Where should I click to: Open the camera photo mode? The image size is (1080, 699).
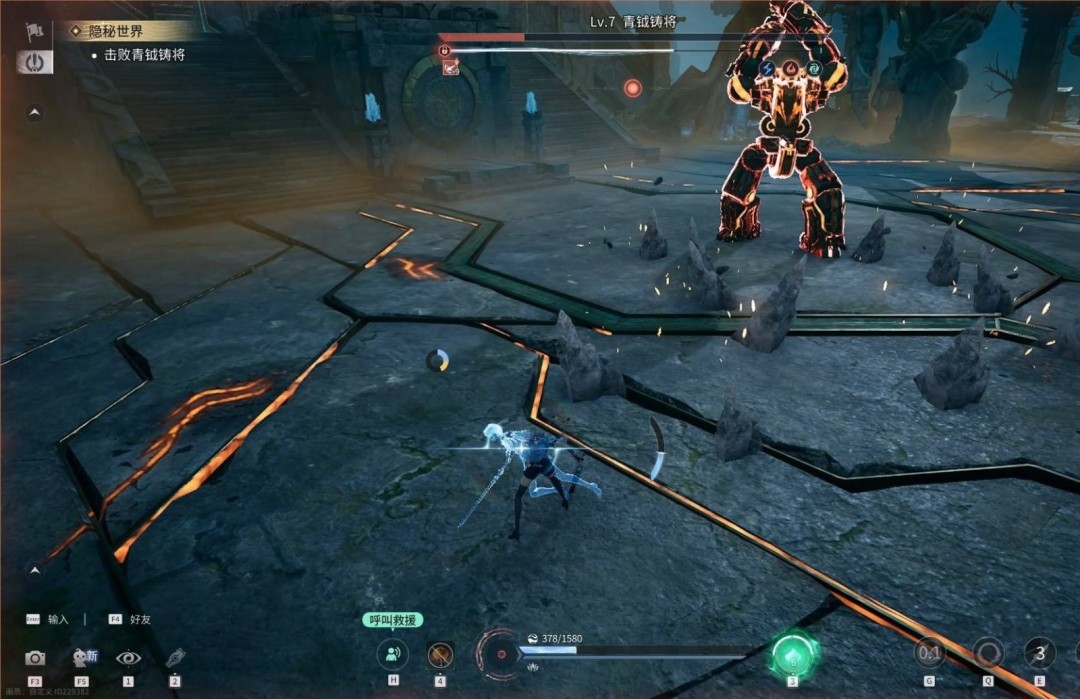pyautogui.click(x=35, y=658)
